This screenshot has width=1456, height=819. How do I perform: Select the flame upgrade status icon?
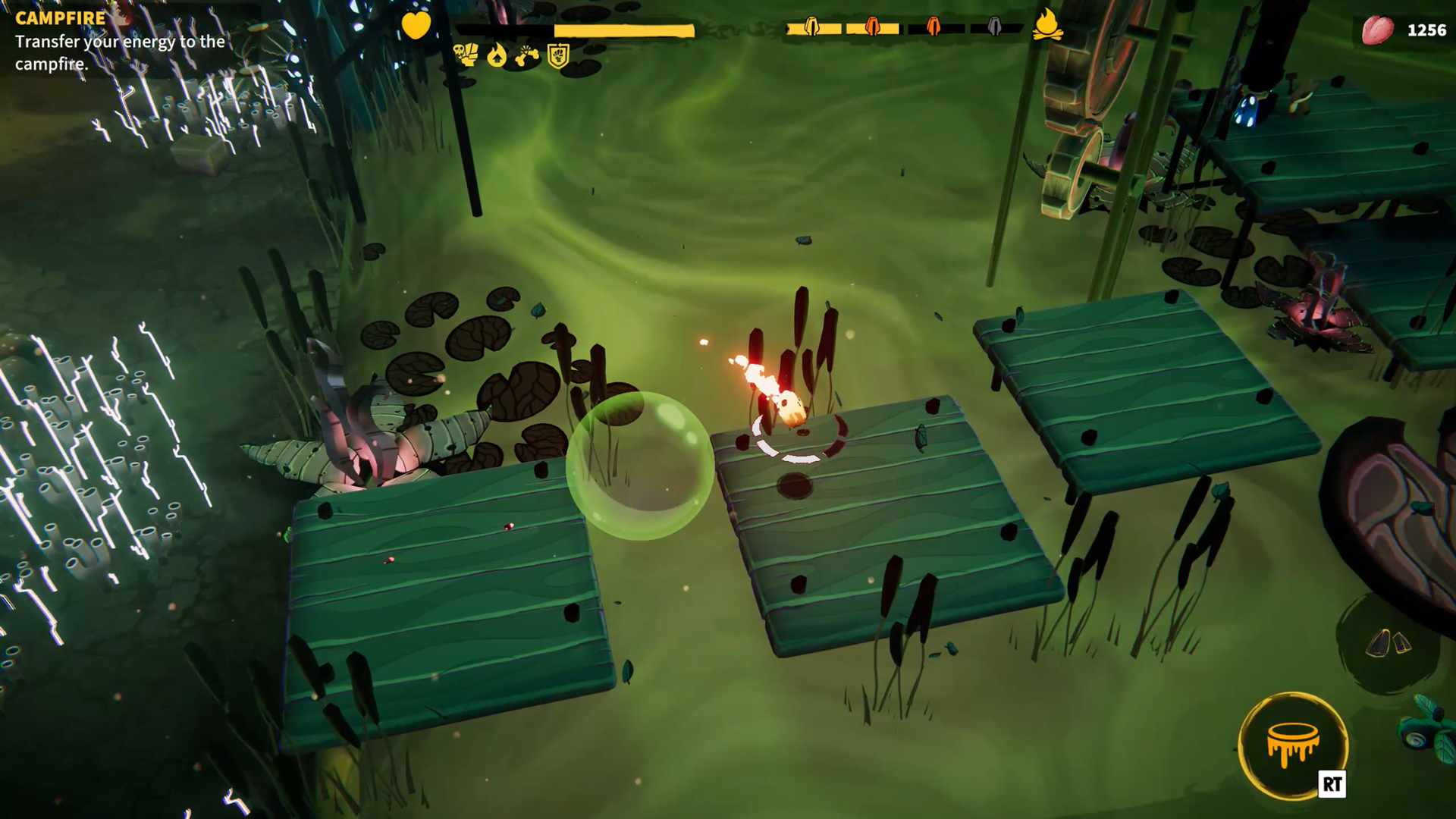(x=497, y=55)
